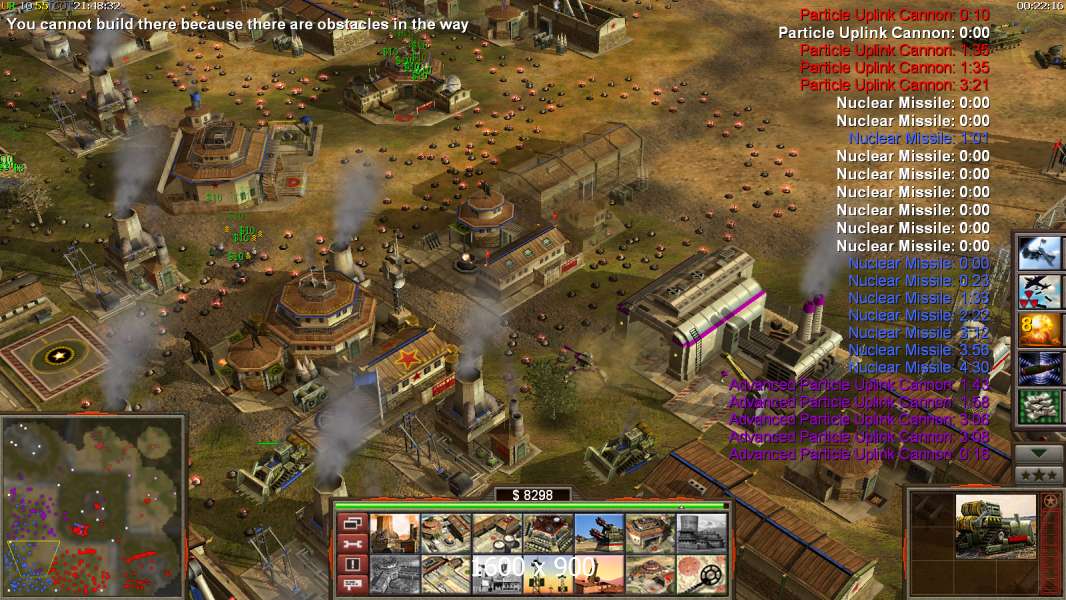The width and height of the screenshot is (1066, 600).
Task: Use the cash hack money power
Action: click(x=1038, y=406)
